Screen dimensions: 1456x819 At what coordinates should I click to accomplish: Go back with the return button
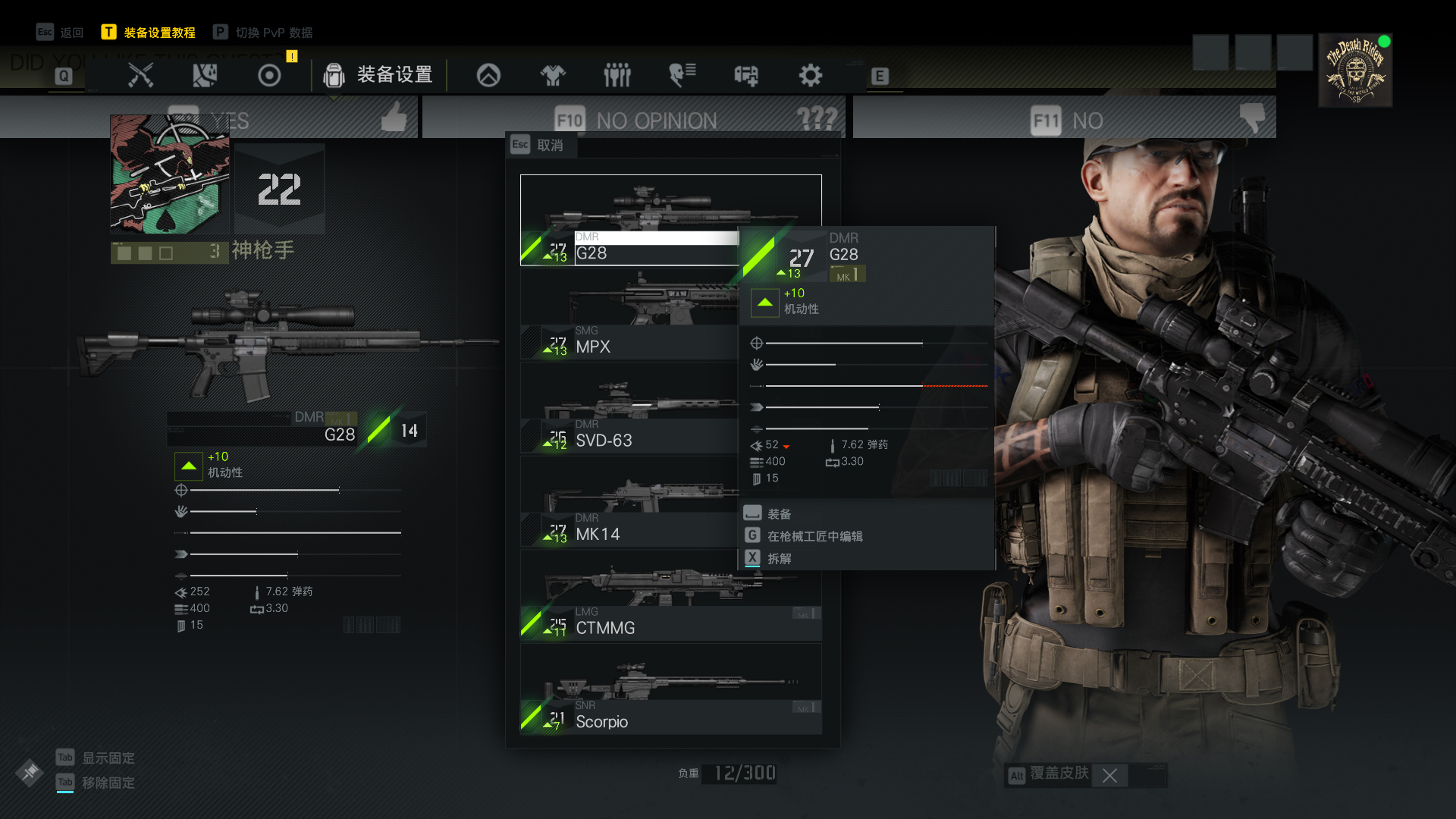[x=61, y=33]
